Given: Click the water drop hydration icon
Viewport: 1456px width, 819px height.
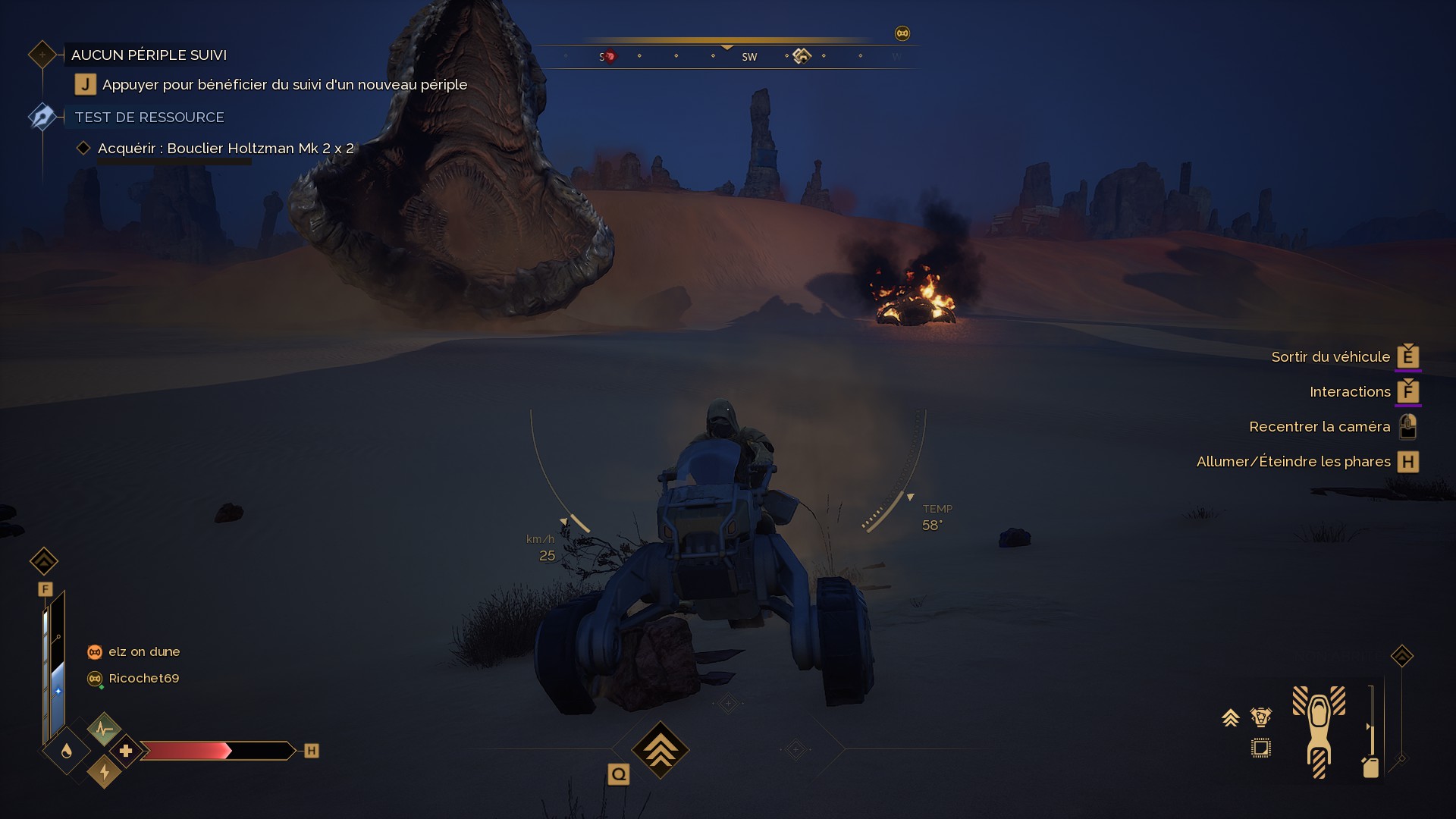Looking at the screenshot, I should pyautogui.click(x=67, y=751).
